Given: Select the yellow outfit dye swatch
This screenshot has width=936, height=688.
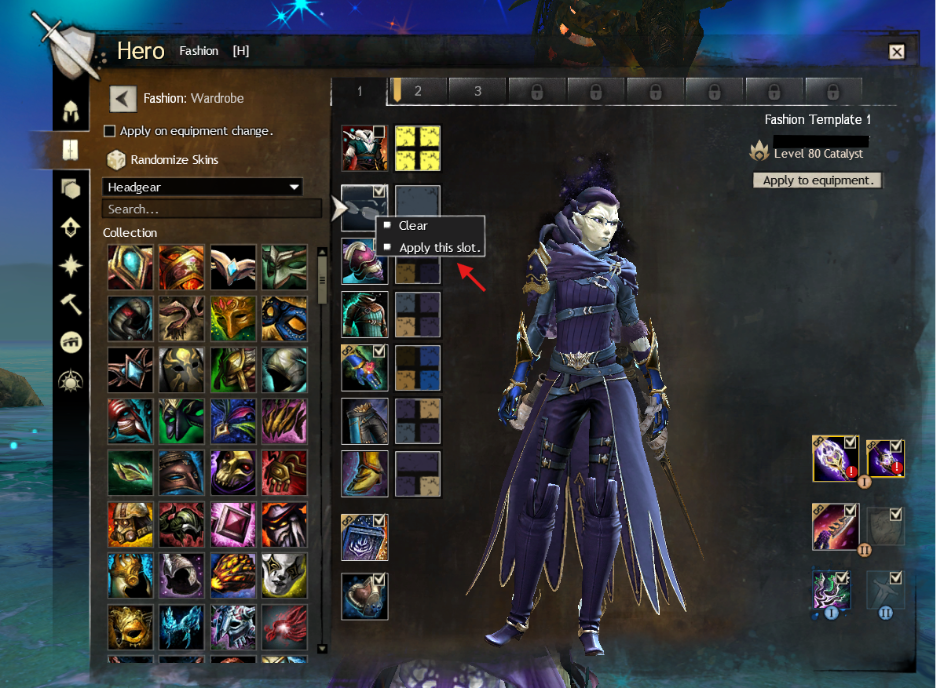Looking at the screenshot, I should [x=417, y=148].
